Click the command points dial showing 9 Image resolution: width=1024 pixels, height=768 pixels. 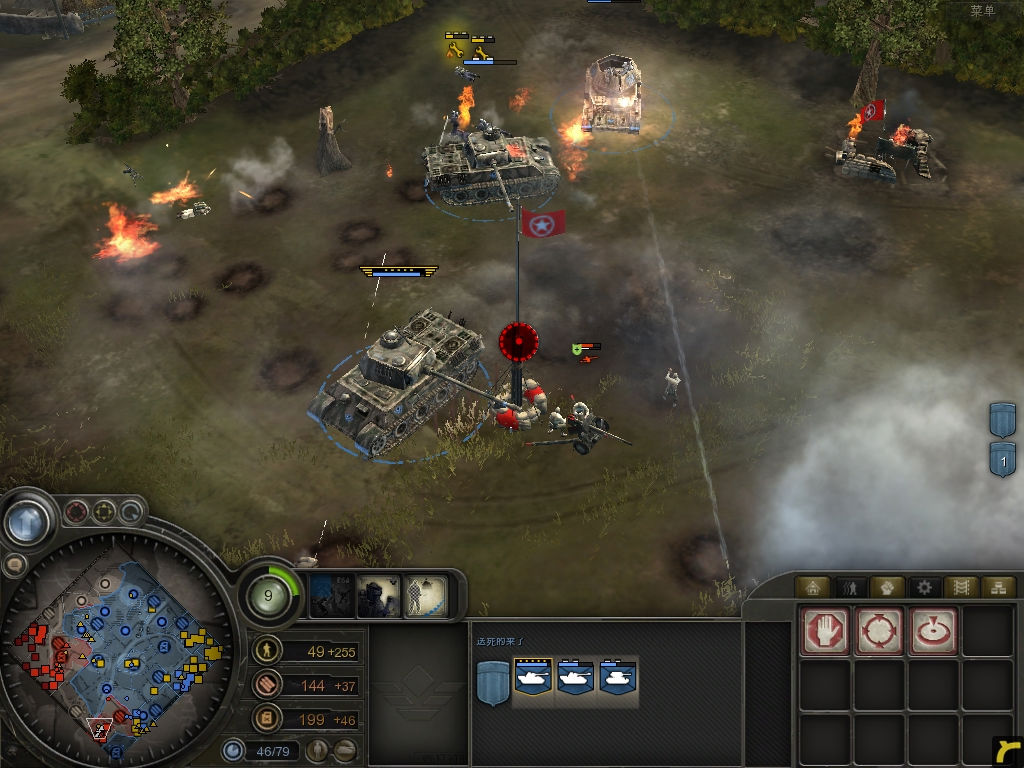(x=270, y=597)
